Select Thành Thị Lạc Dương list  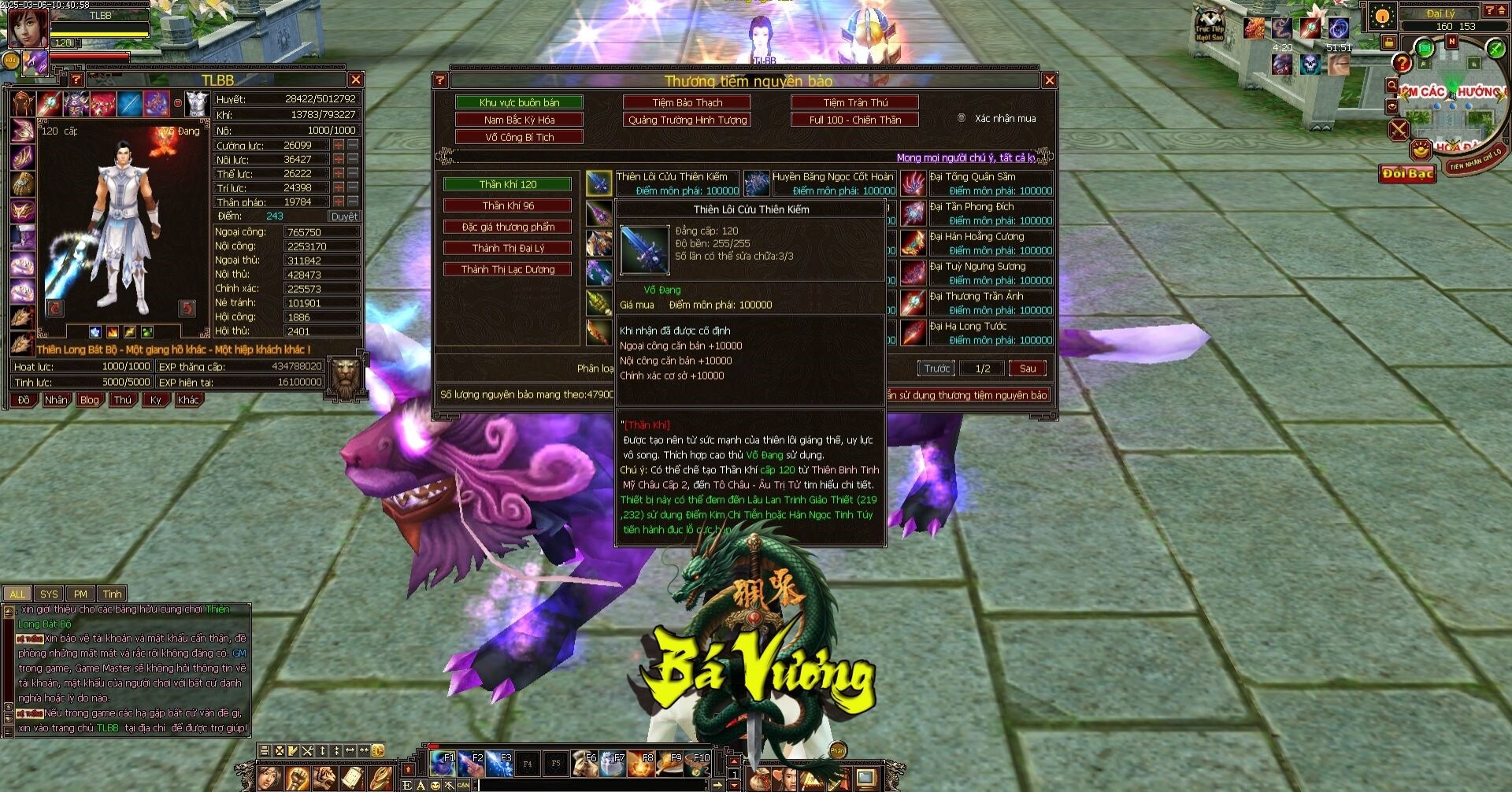(x=507, y=269)
